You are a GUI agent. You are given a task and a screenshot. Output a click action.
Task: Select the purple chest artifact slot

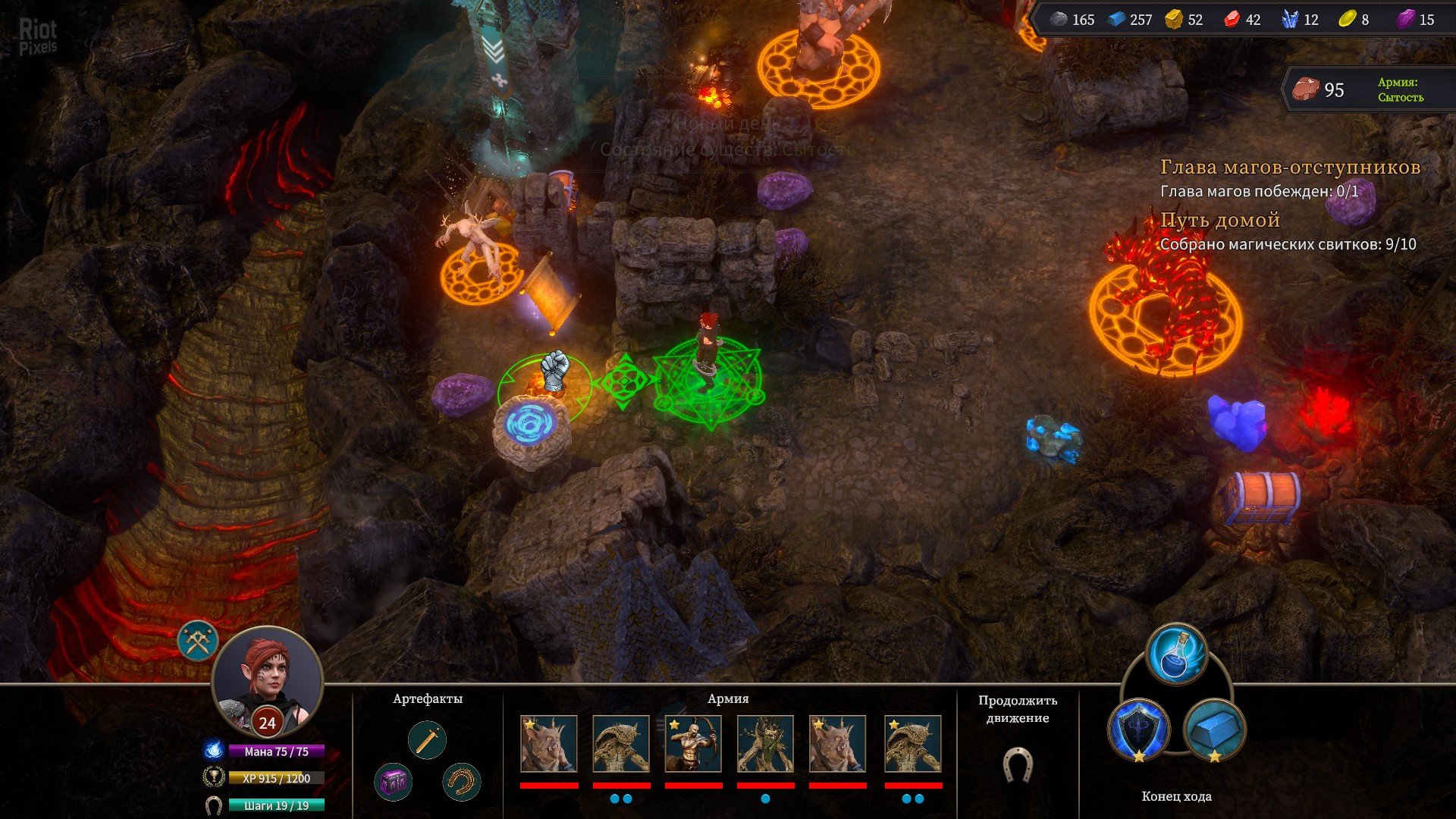[x=394, y=781]
